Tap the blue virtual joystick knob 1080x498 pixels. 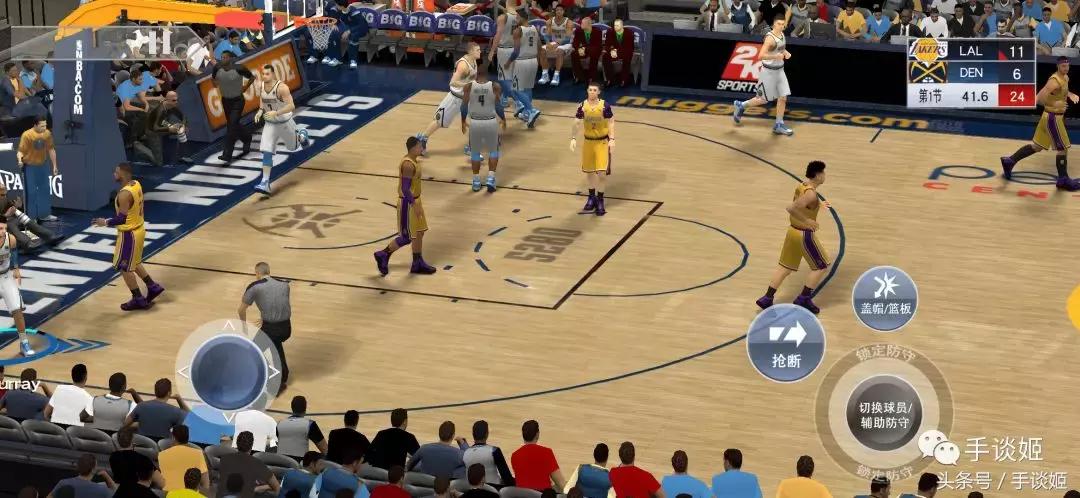(x=228, y=372)
